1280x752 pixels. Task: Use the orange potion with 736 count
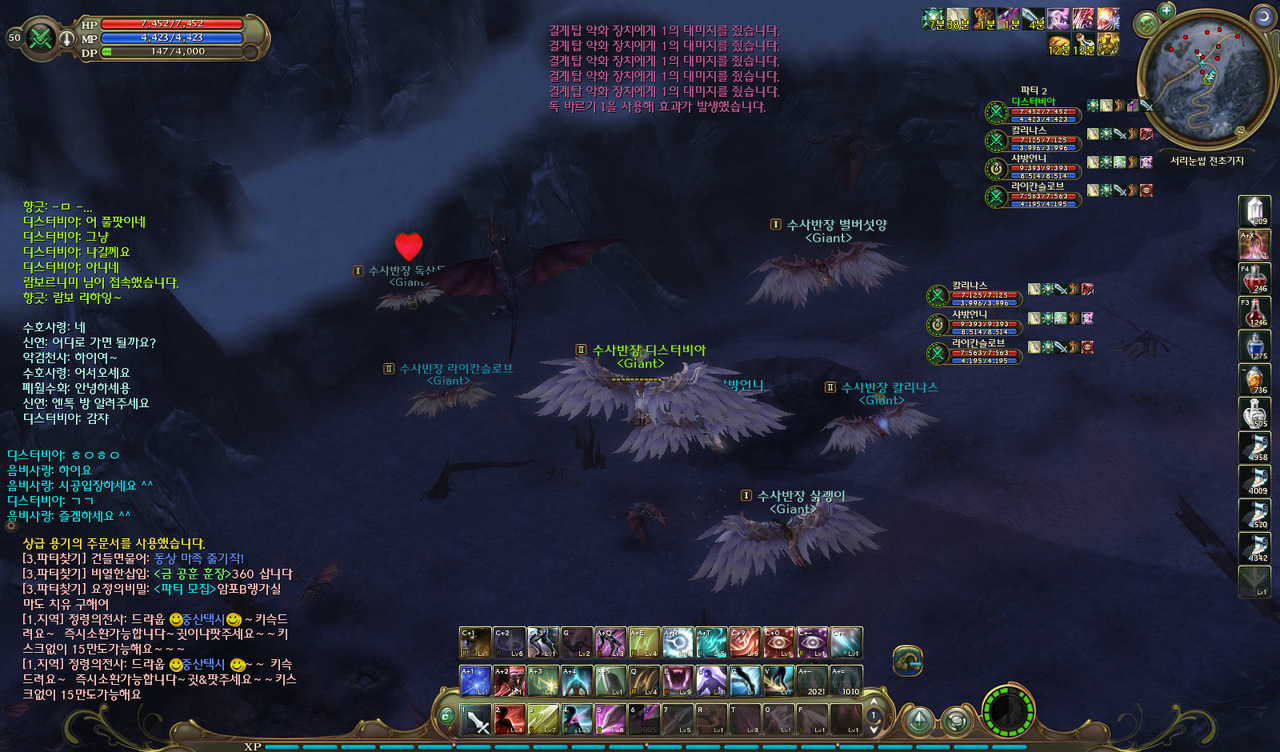click(1254, 380)
